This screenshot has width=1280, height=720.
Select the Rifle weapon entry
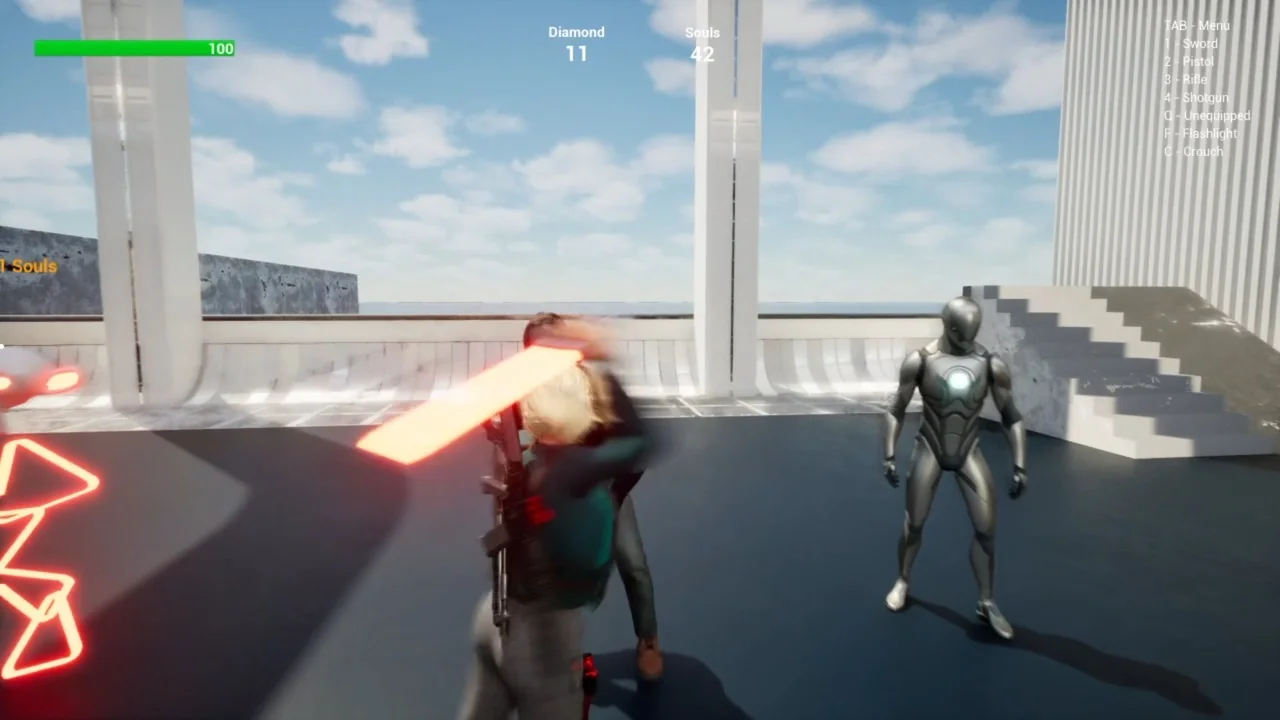click(1187, 79)
